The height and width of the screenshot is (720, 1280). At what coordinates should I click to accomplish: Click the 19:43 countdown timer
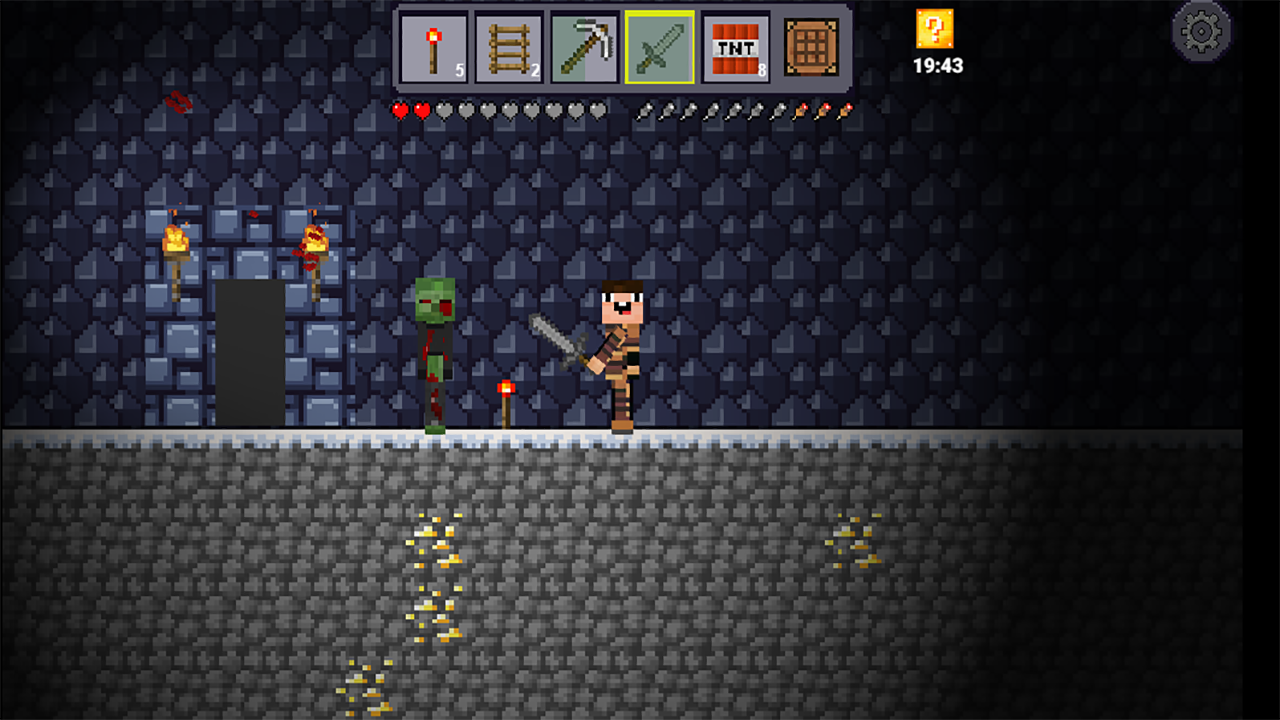tap(934, 66)
